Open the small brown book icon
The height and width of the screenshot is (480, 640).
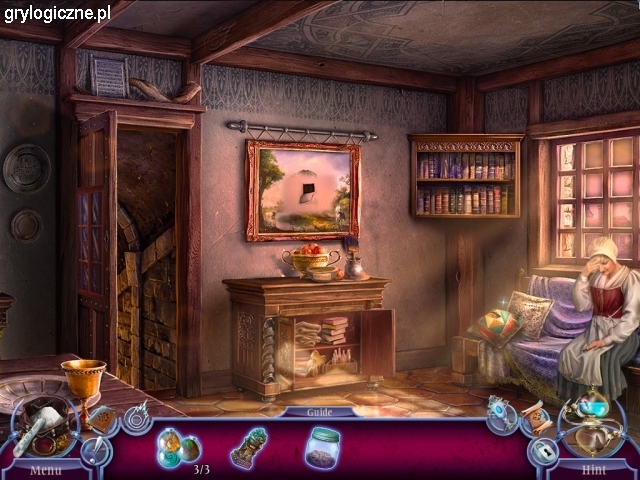pos(103,421)
